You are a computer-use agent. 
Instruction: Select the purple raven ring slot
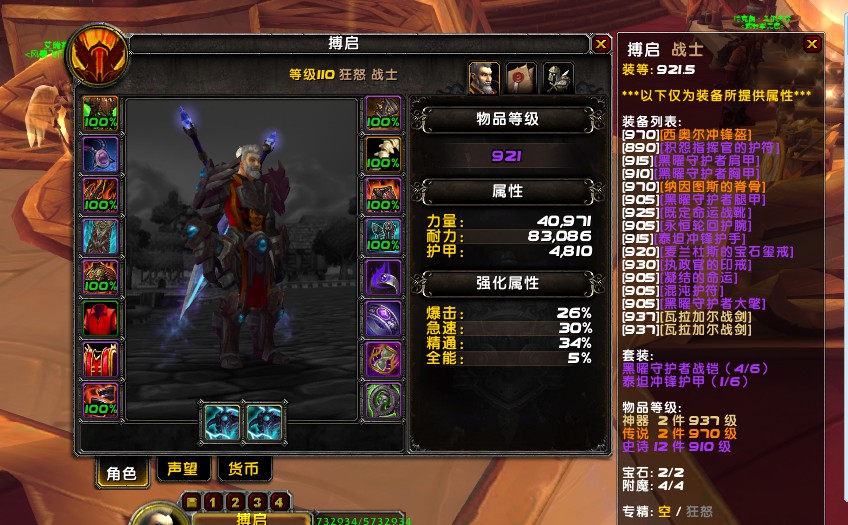pos(383,277)
